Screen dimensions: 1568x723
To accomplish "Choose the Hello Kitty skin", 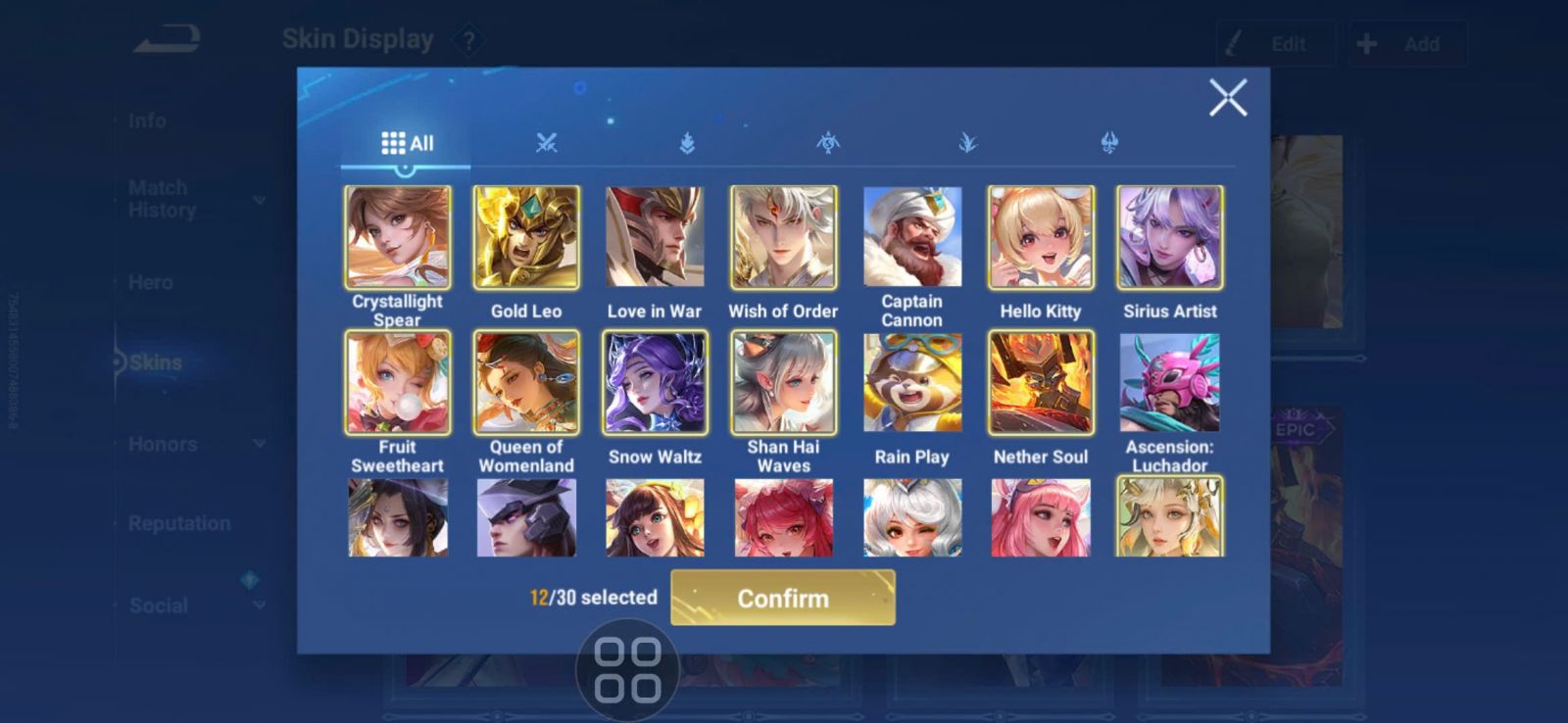I will pyautogui.click(x=1041, y=238).
